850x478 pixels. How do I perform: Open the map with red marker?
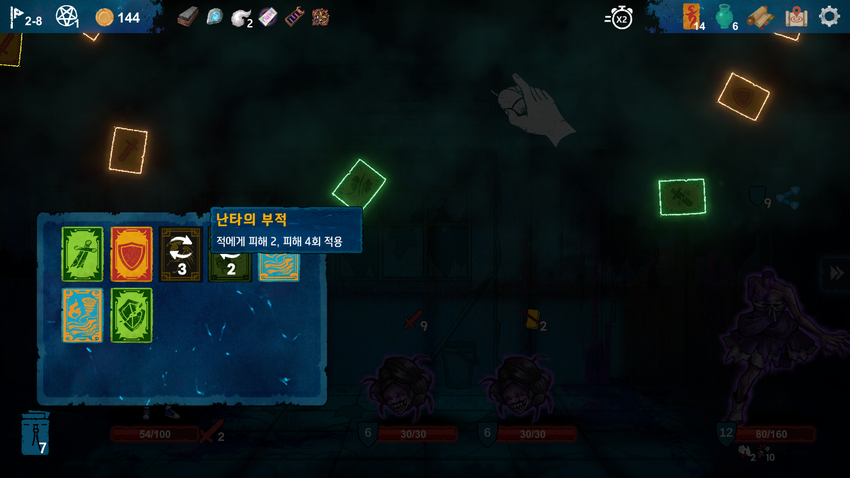pos(796,17)
